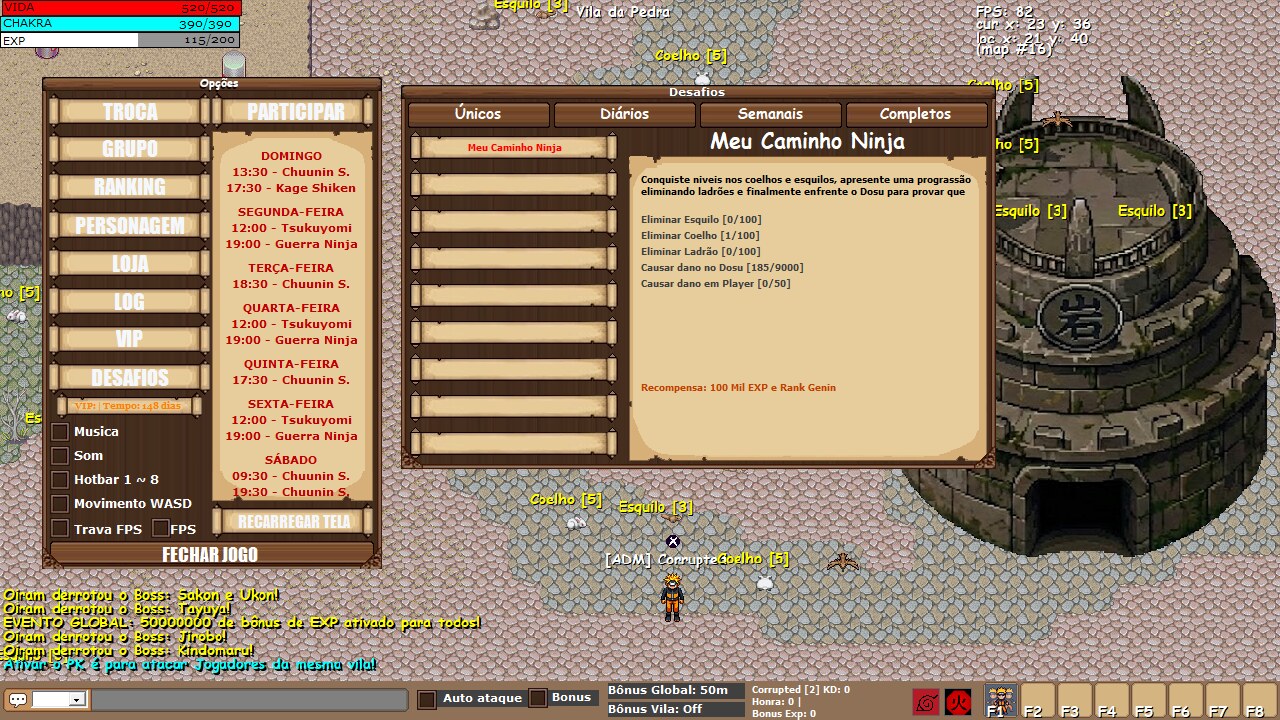Open the GRUPO party menu

(130, 149)
